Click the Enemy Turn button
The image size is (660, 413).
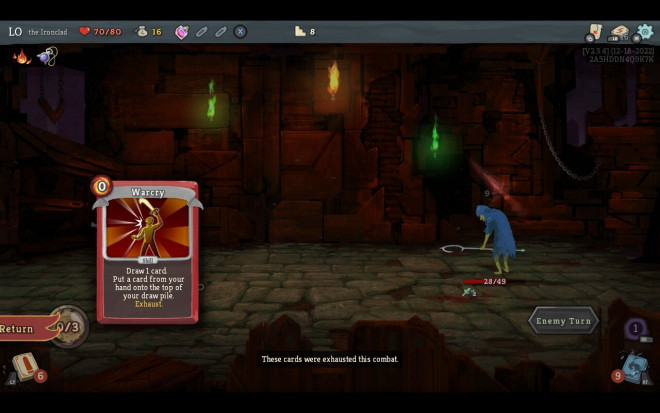[x=564, y=321]
